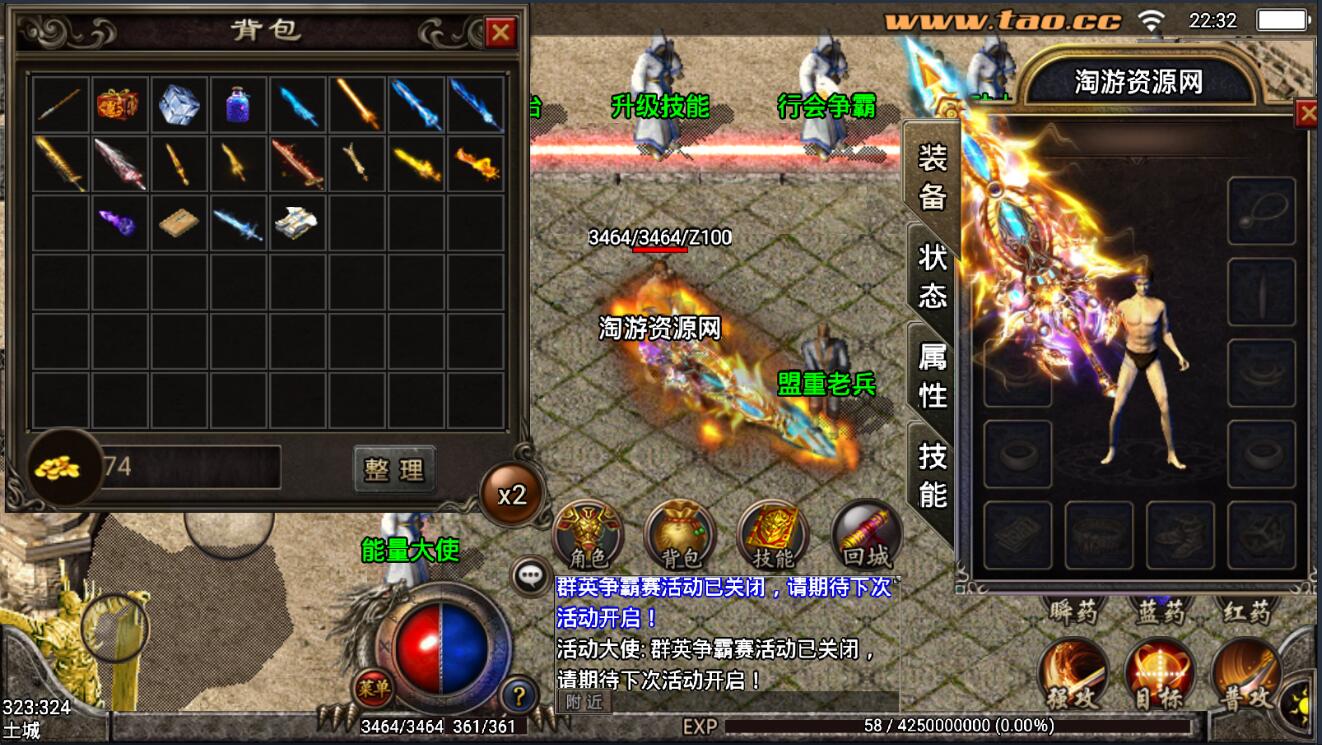Open the 属性 attributes tab
Screen dimensions: 1322x745
point(932,375)
